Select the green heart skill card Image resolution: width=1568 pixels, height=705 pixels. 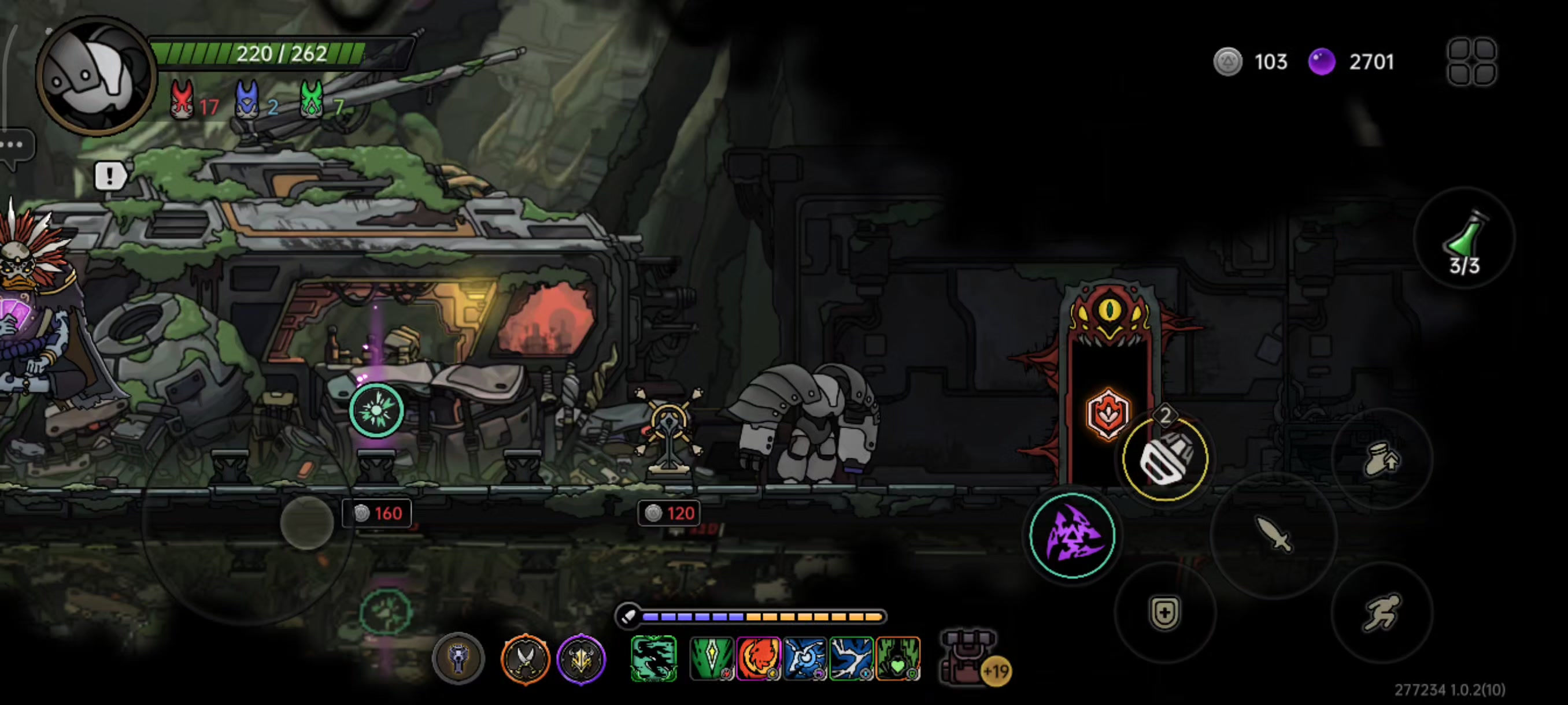point(898,658)
